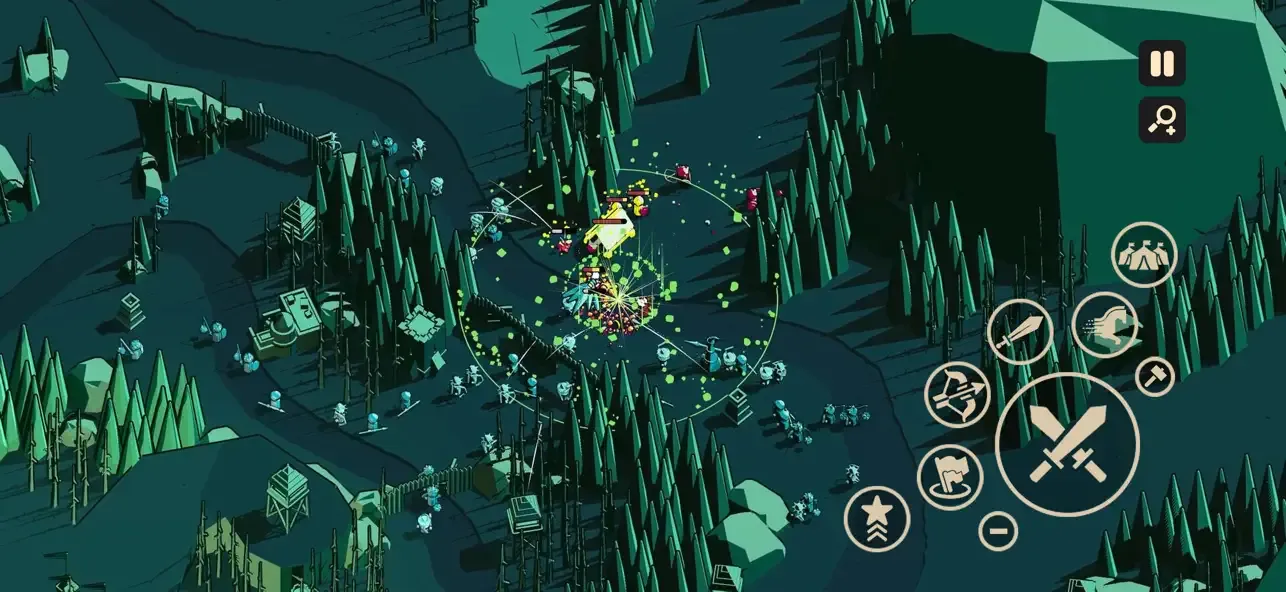The image size is (1286, 592).
Task: Activate the charging horse ability
Action: tap(1105, 325)
